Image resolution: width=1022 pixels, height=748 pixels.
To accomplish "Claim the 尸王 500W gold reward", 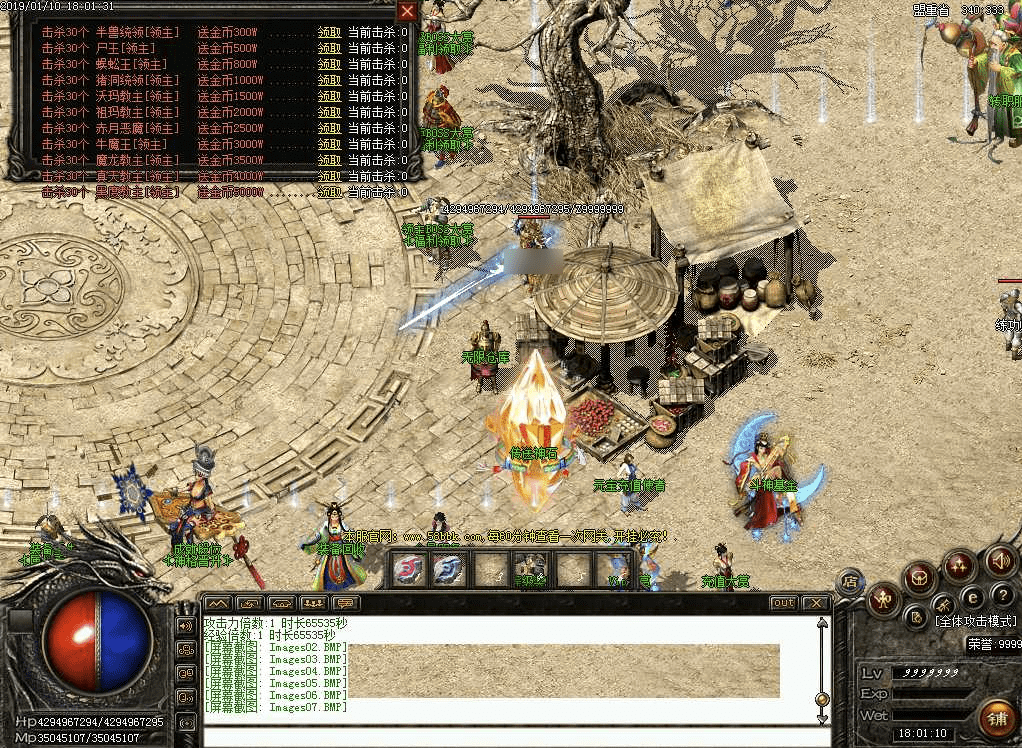I will (x=329, y=48).
